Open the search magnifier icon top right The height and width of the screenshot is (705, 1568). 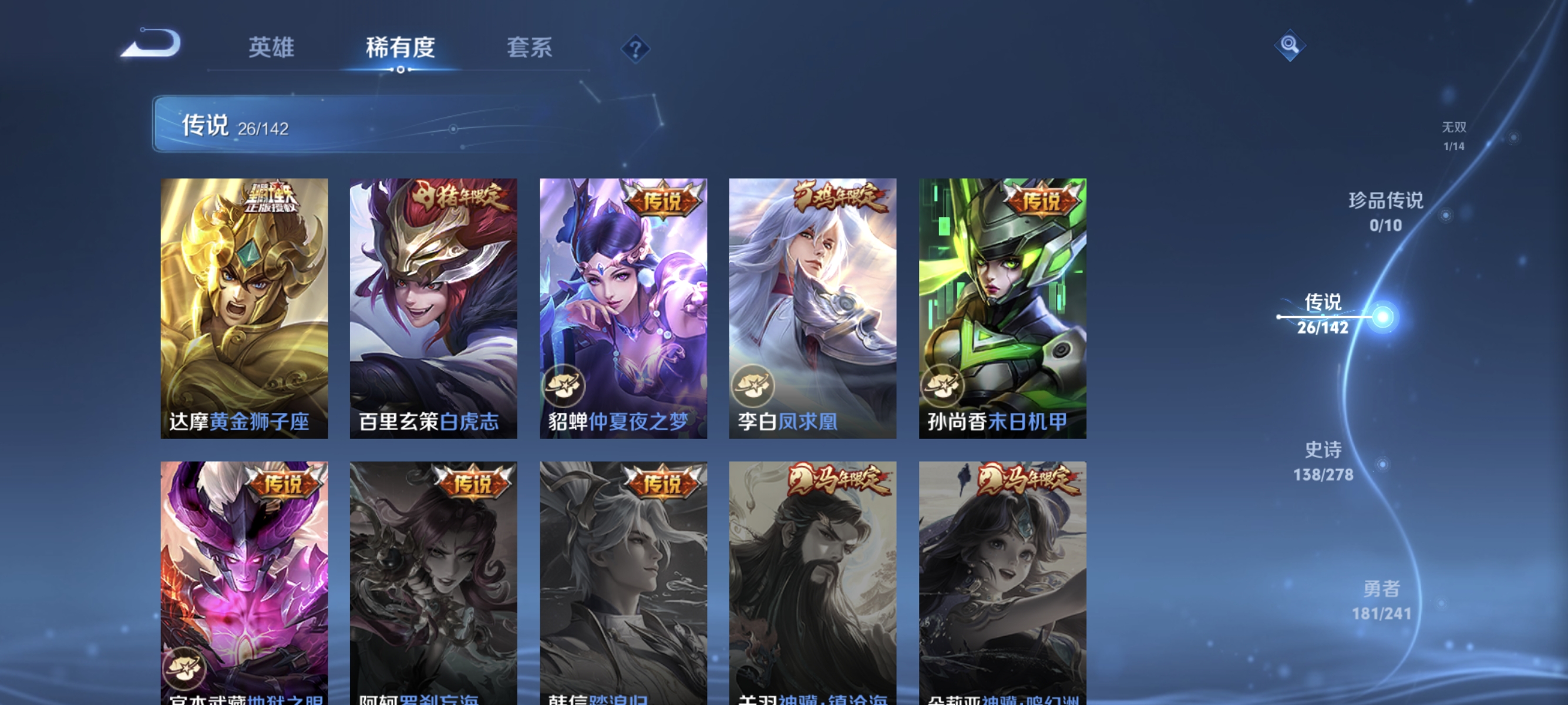point(1291,45)
